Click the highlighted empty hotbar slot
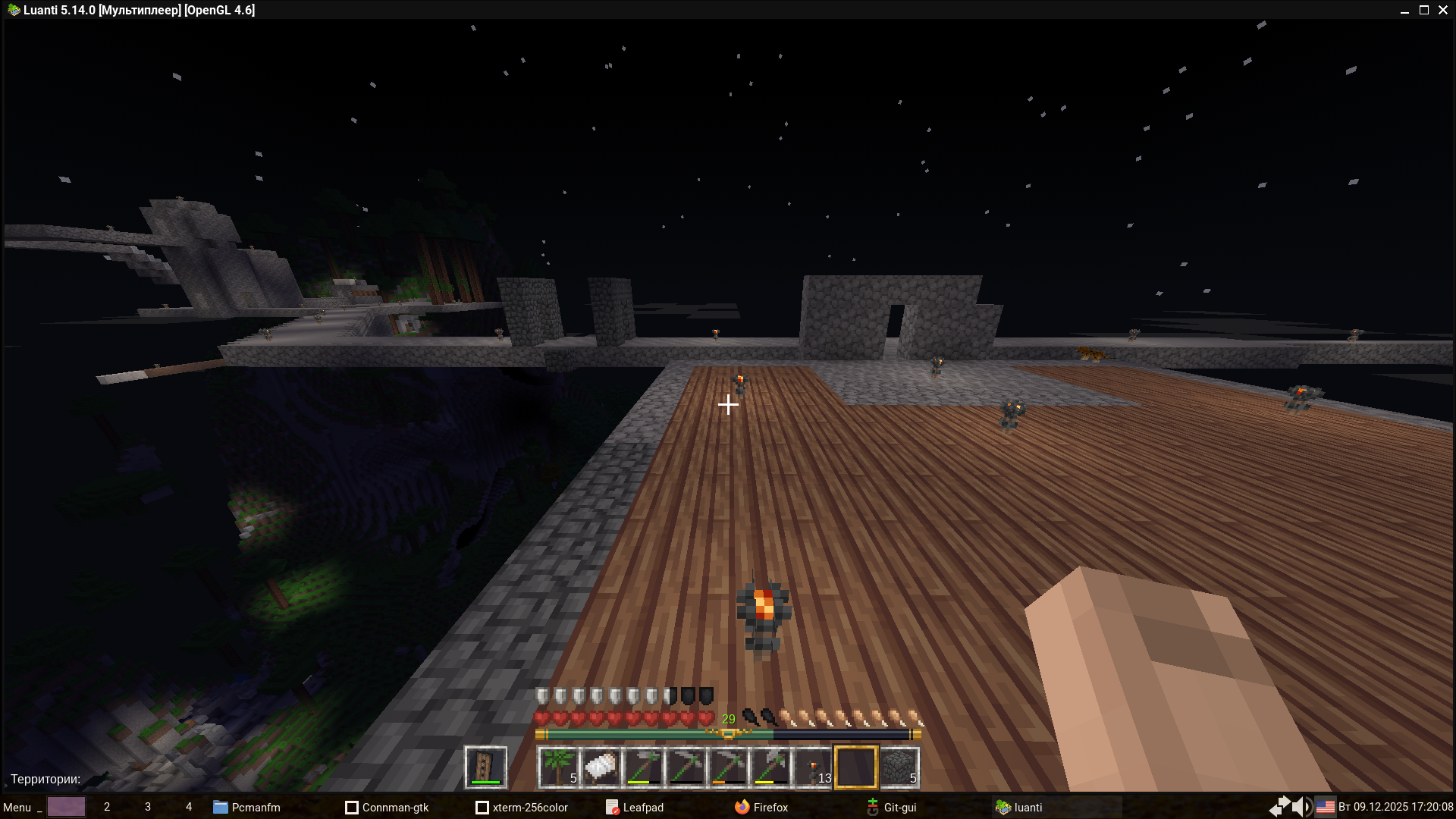This screenshot has width=1456, height=819. pos(855,767)
